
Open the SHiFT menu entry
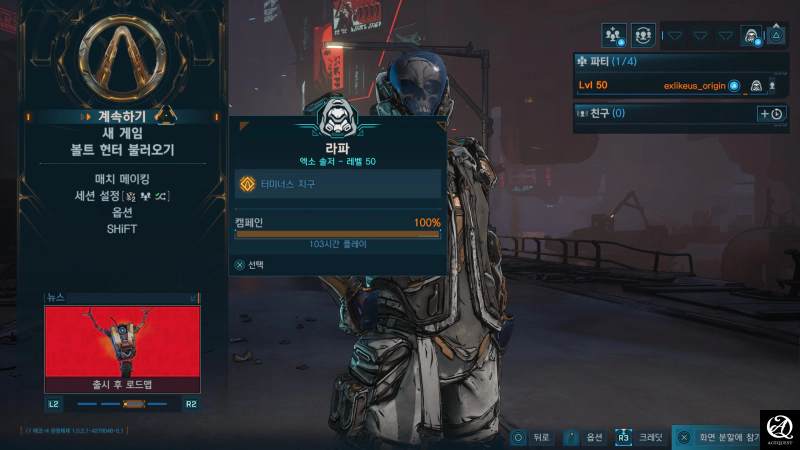coord(121,229)
